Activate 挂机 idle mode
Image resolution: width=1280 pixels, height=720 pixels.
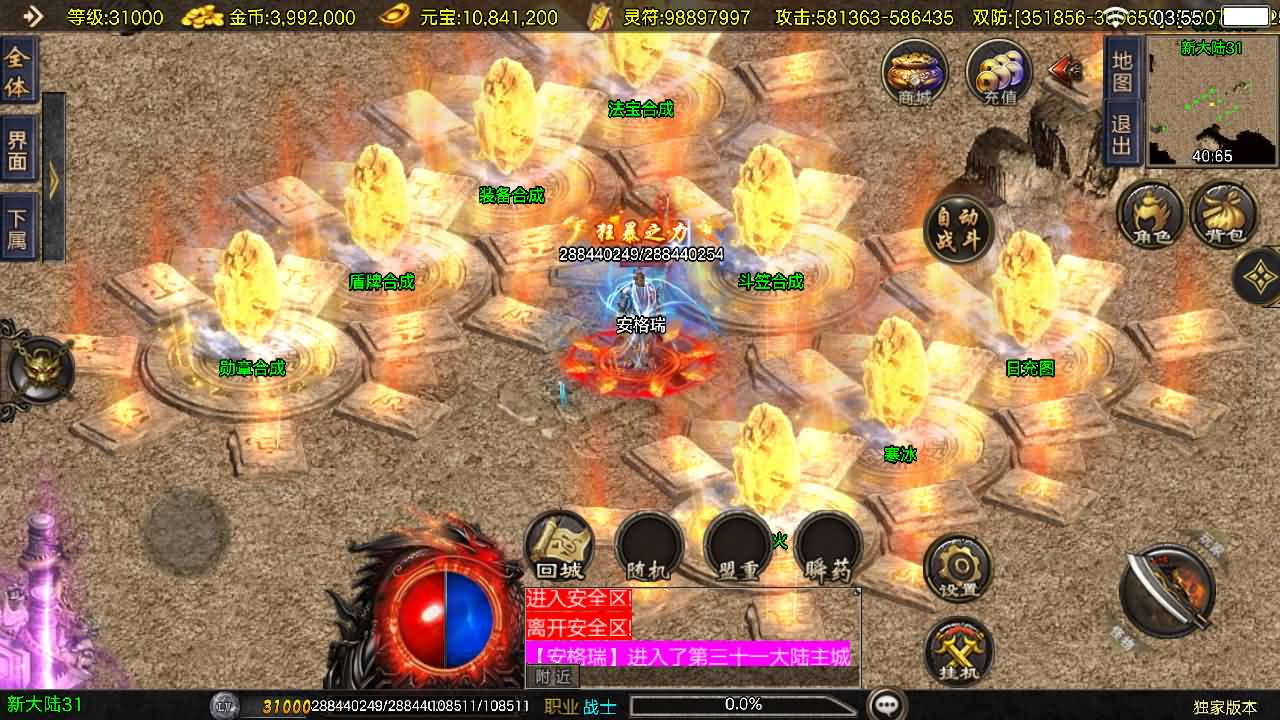click(958, 651)
